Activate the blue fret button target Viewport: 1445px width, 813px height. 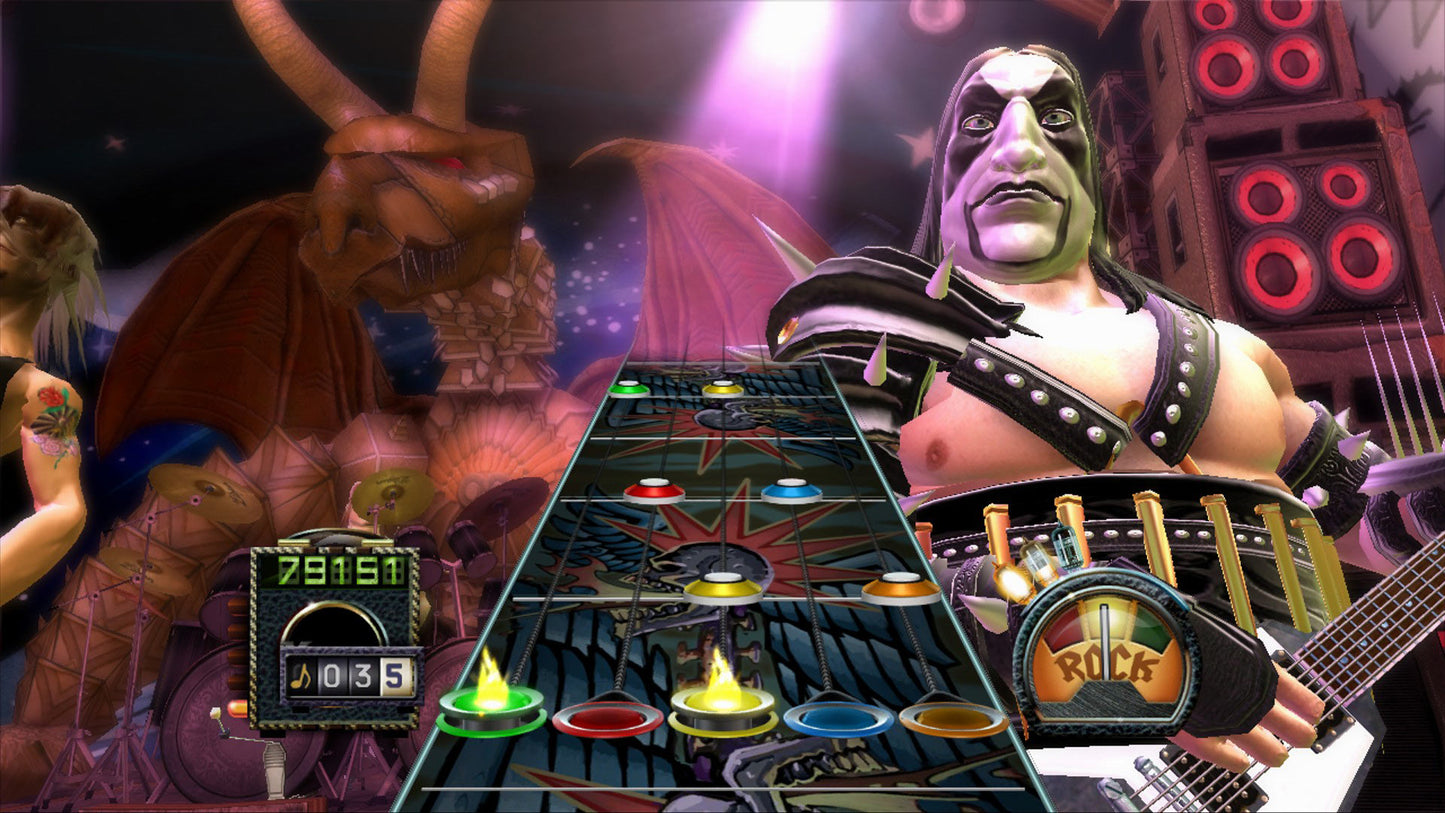(838, 717)
